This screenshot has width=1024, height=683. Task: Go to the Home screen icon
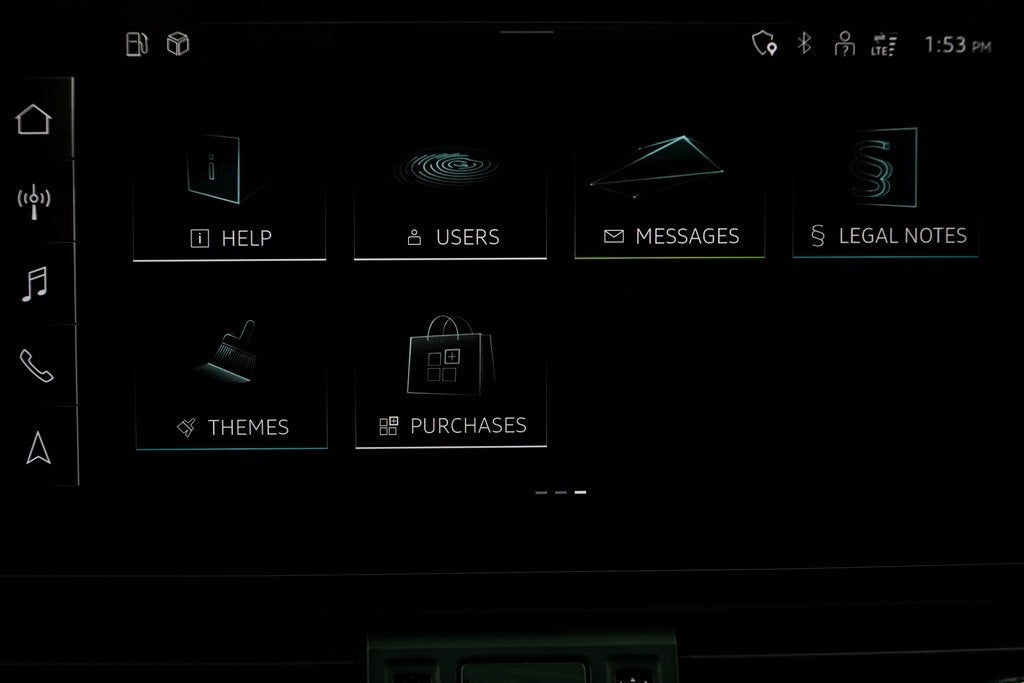tap(34, 119)
